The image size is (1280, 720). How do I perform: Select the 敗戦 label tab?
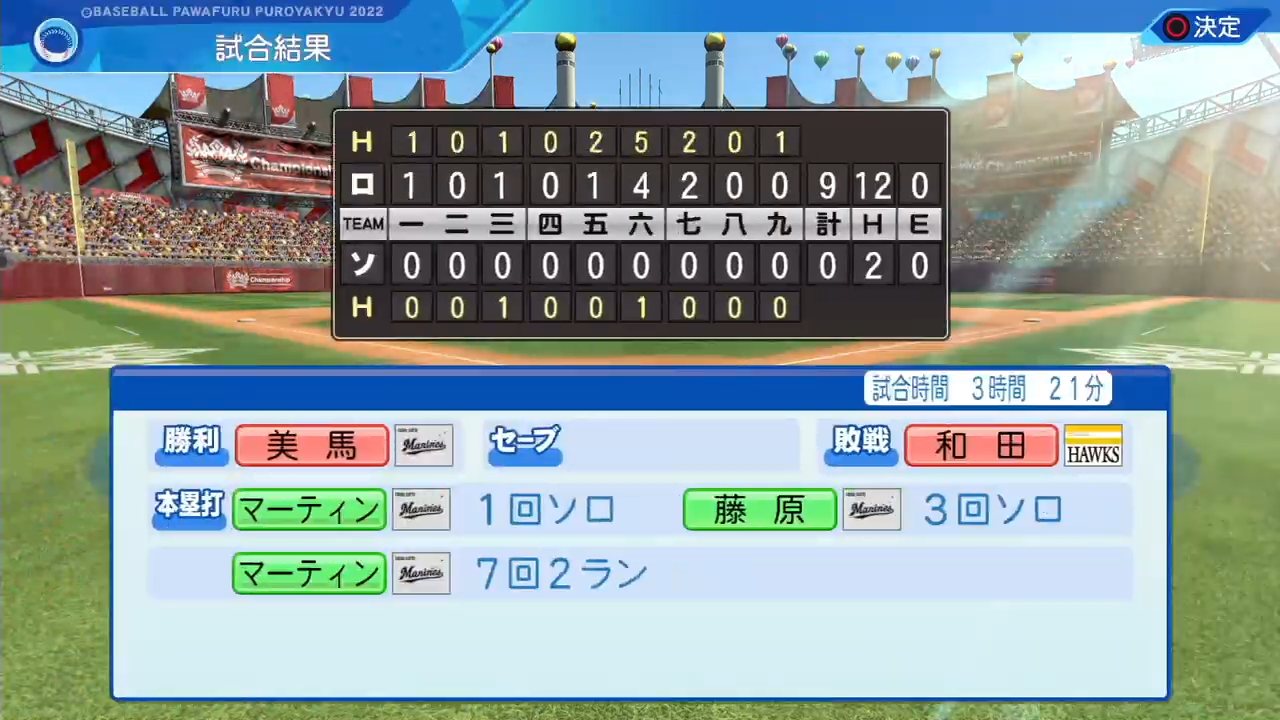click(861, 443)
